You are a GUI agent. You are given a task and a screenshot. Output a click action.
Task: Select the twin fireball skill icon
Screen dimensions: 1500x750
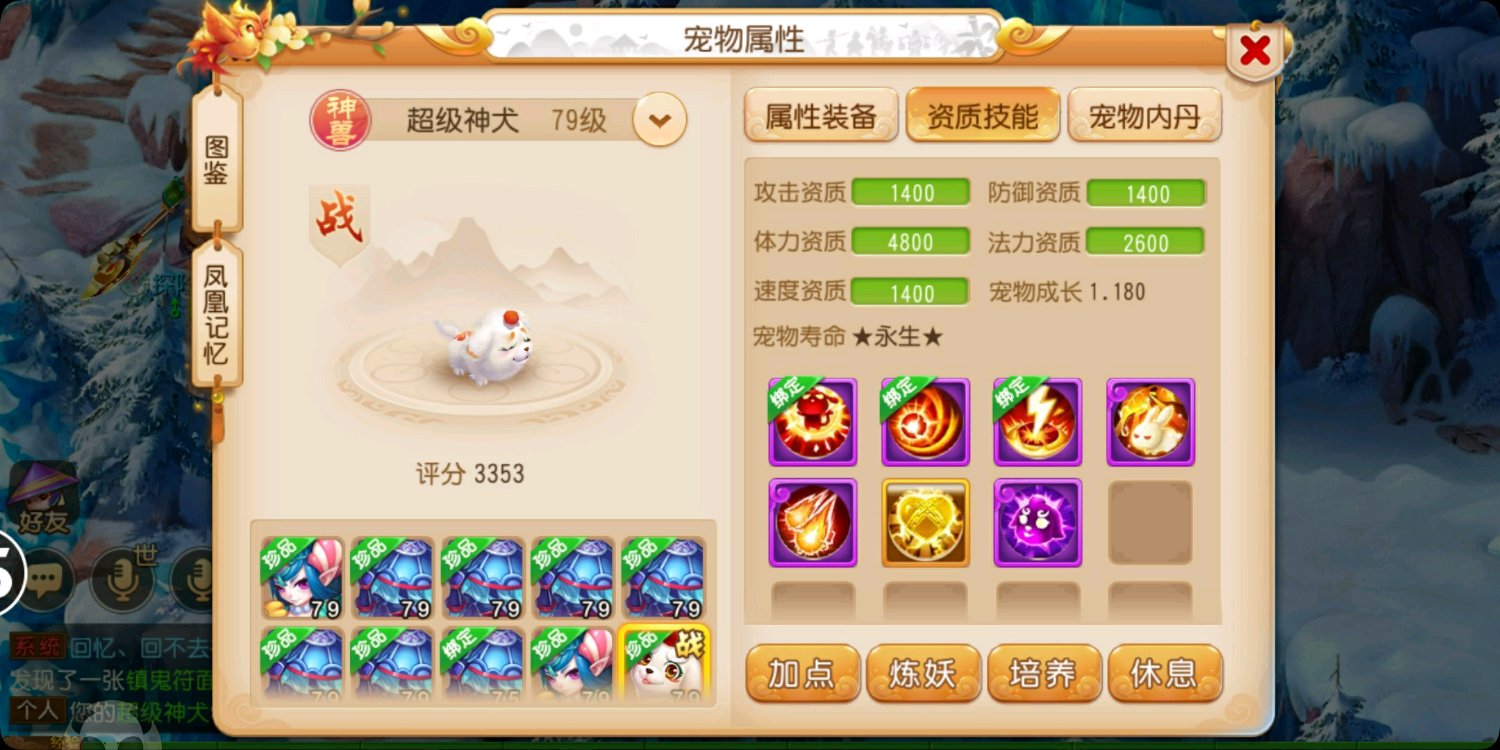tap(812, 521)
